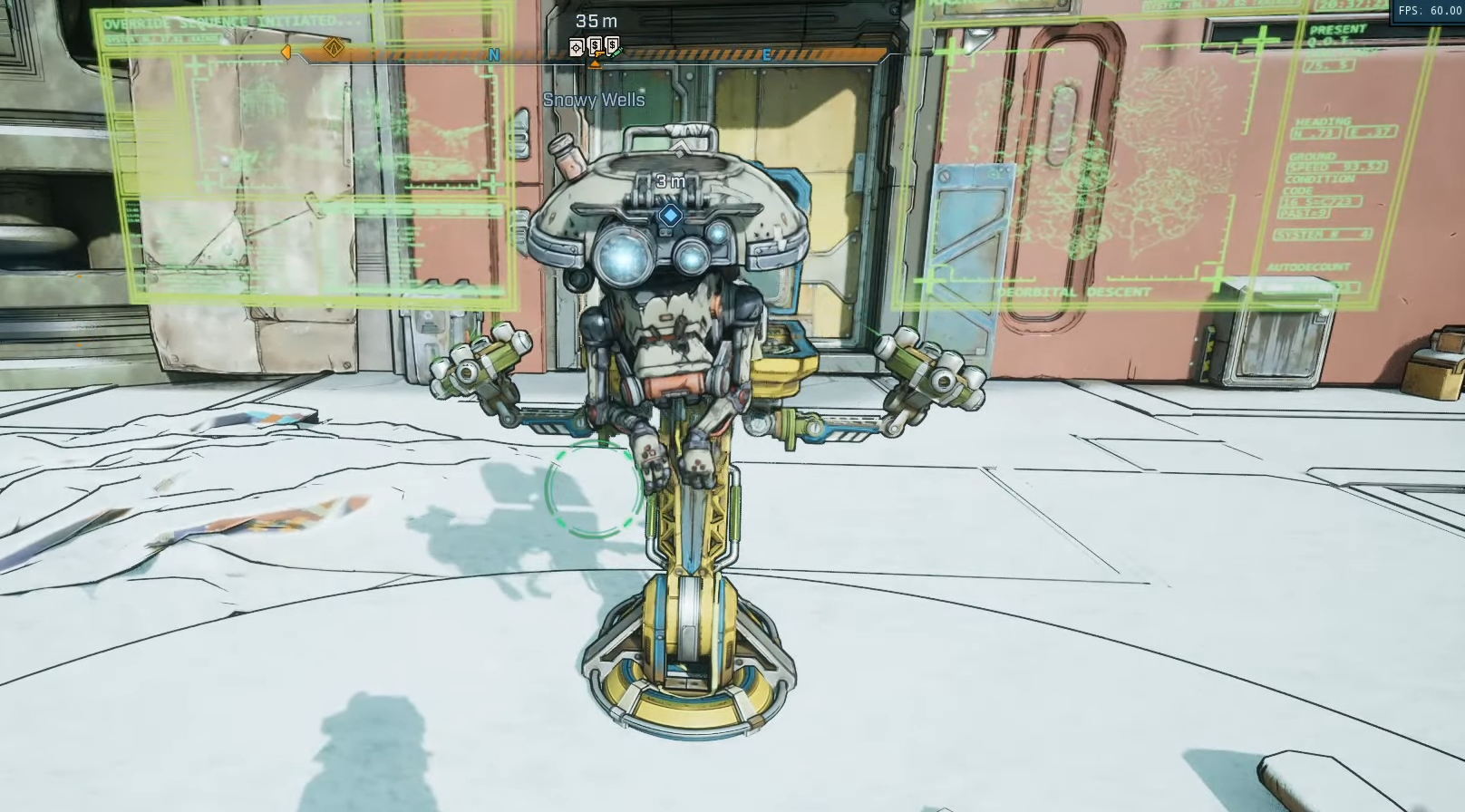1465x812 pixels.
Task: Click the blue N compass letter
Action: click(x=494, y=53)
